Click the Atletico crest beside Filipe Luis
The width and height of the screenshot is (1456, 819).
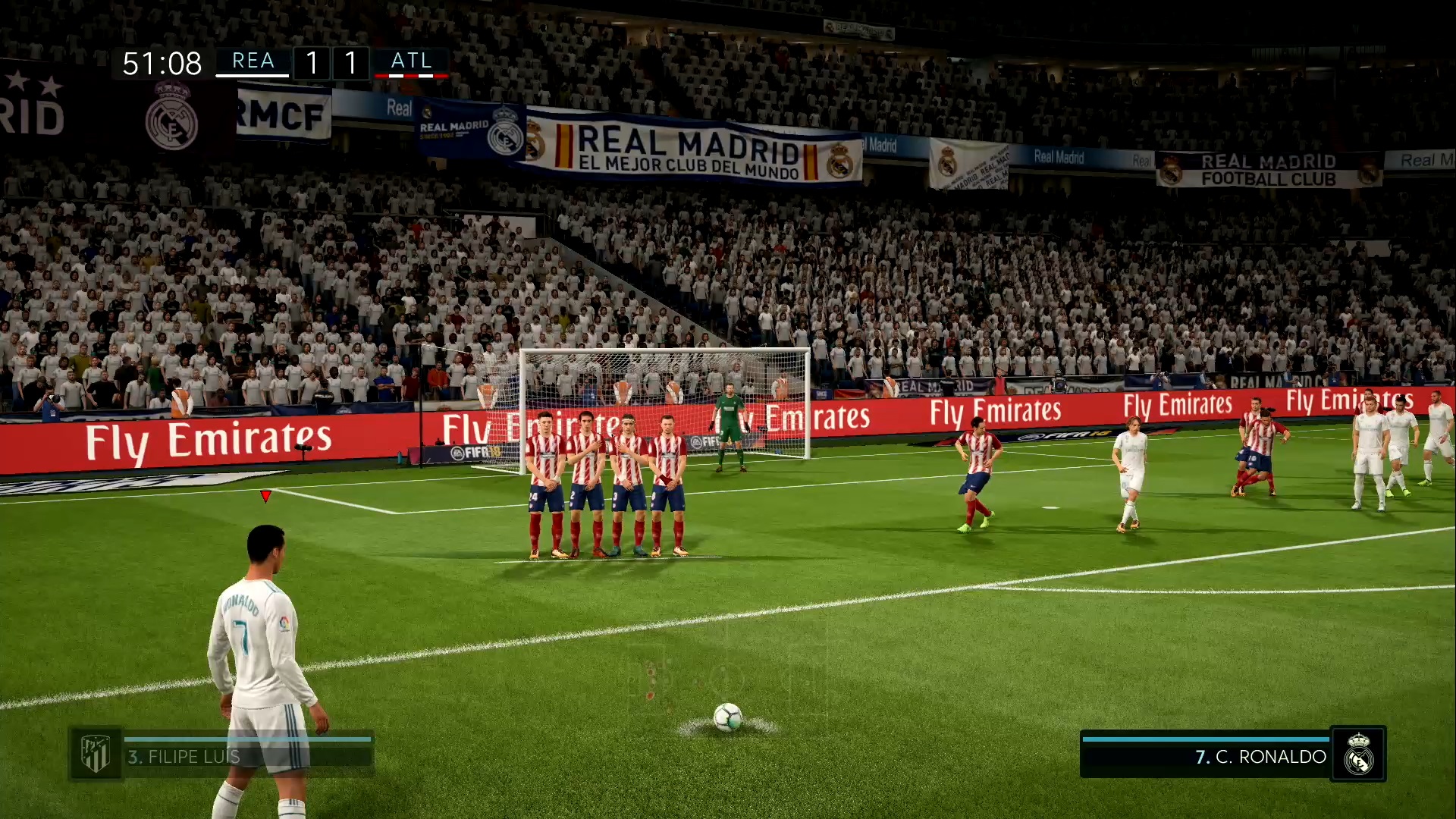pos(96,754)
